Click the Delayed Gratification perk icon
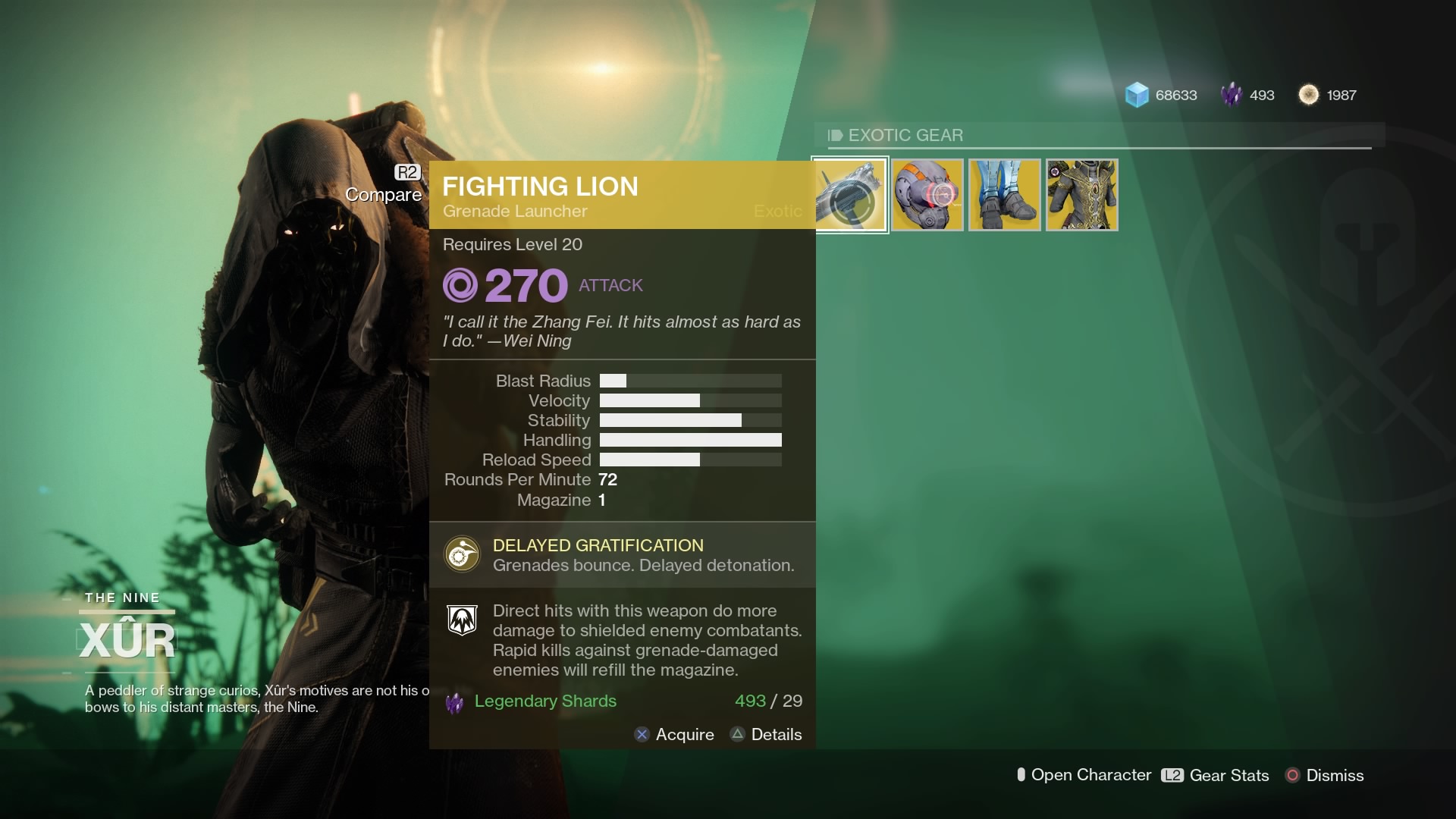Viewport: 1456px width, 819px height. coord(462,554)
